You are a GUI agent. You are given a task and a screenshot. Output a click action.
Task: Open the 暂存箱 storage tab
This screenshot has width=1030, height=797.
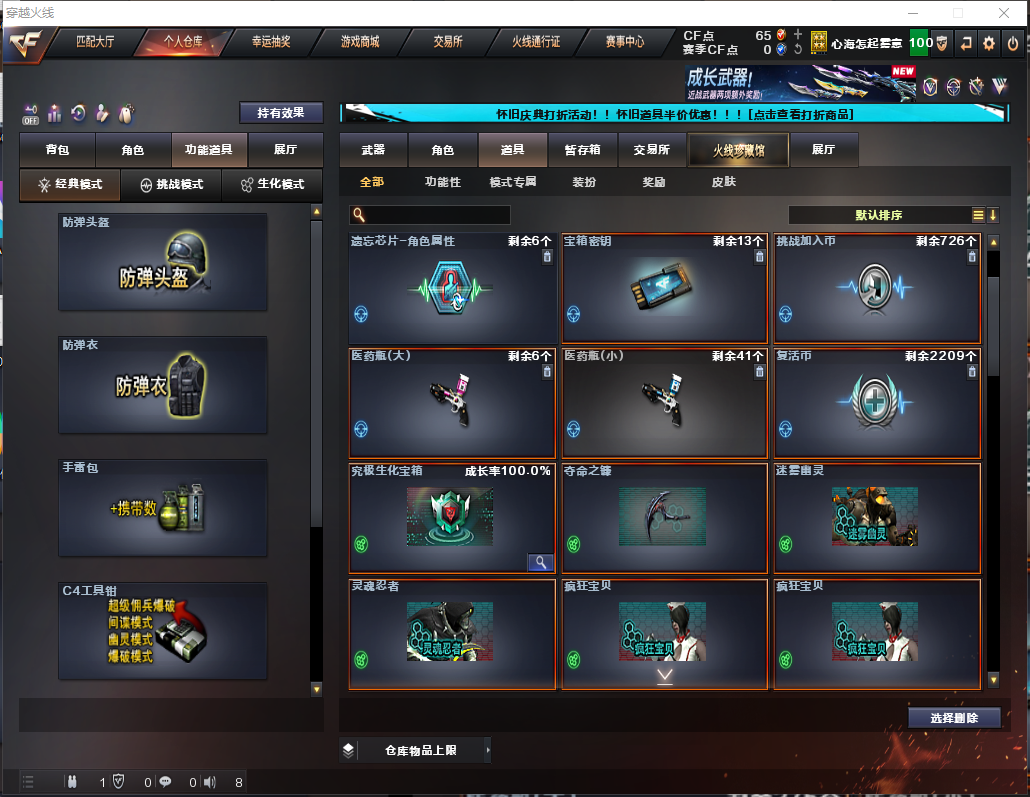tap(583, 150)
